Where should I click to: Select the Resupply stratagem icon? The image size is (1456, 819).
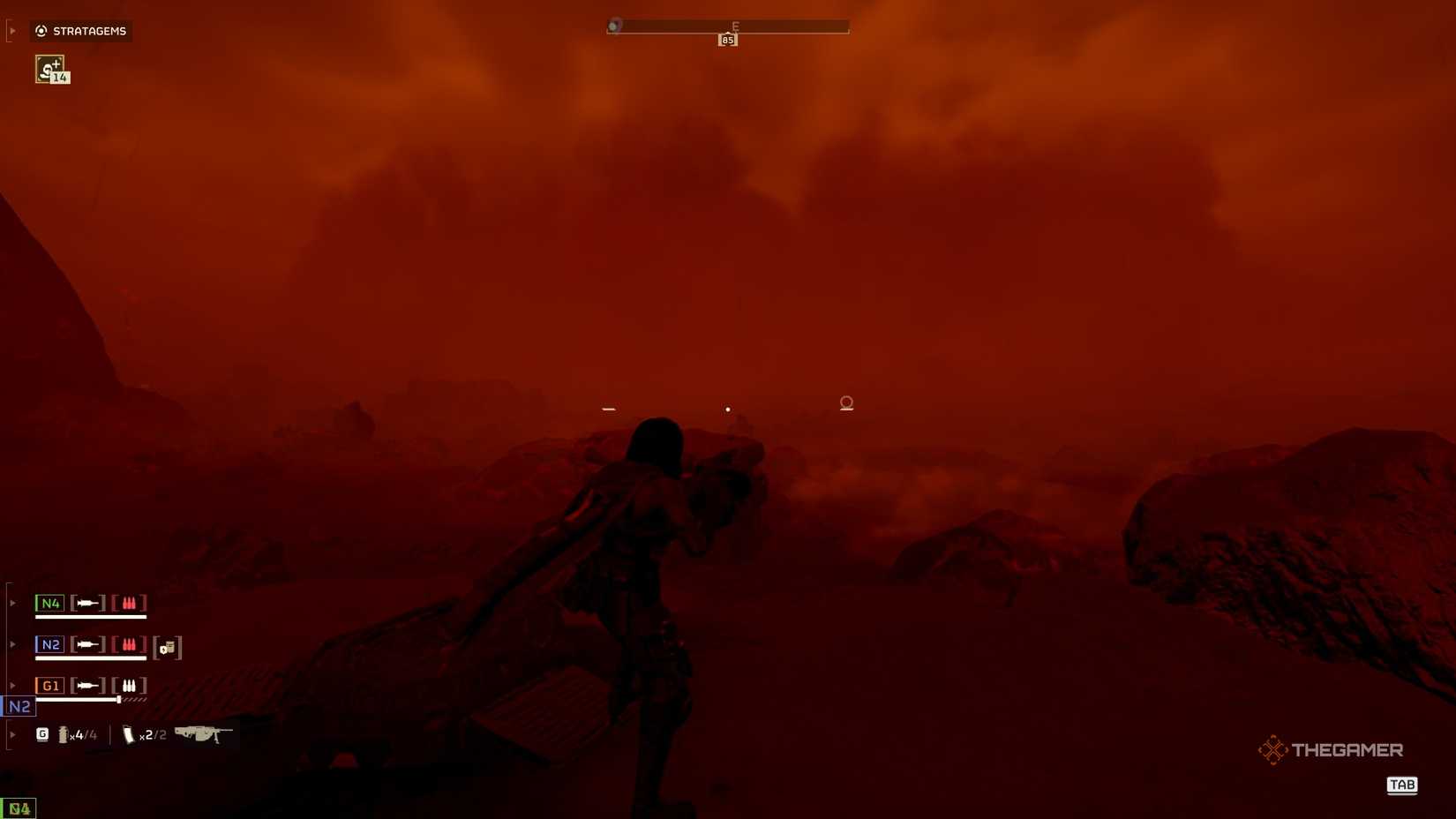tap(49, 69)
